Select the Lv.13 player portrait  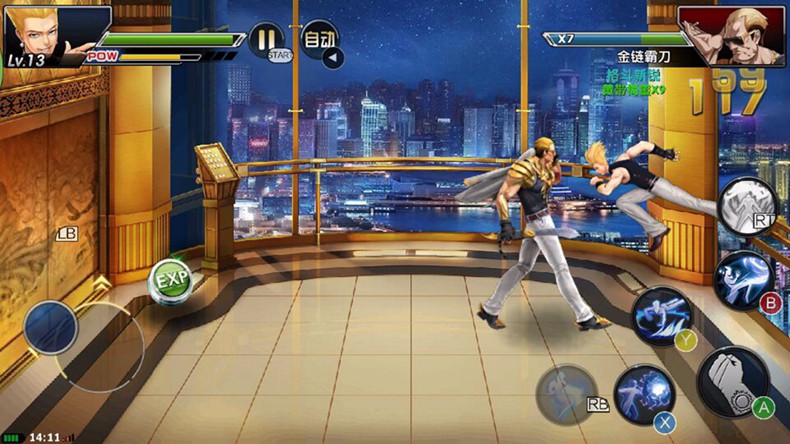42,32
